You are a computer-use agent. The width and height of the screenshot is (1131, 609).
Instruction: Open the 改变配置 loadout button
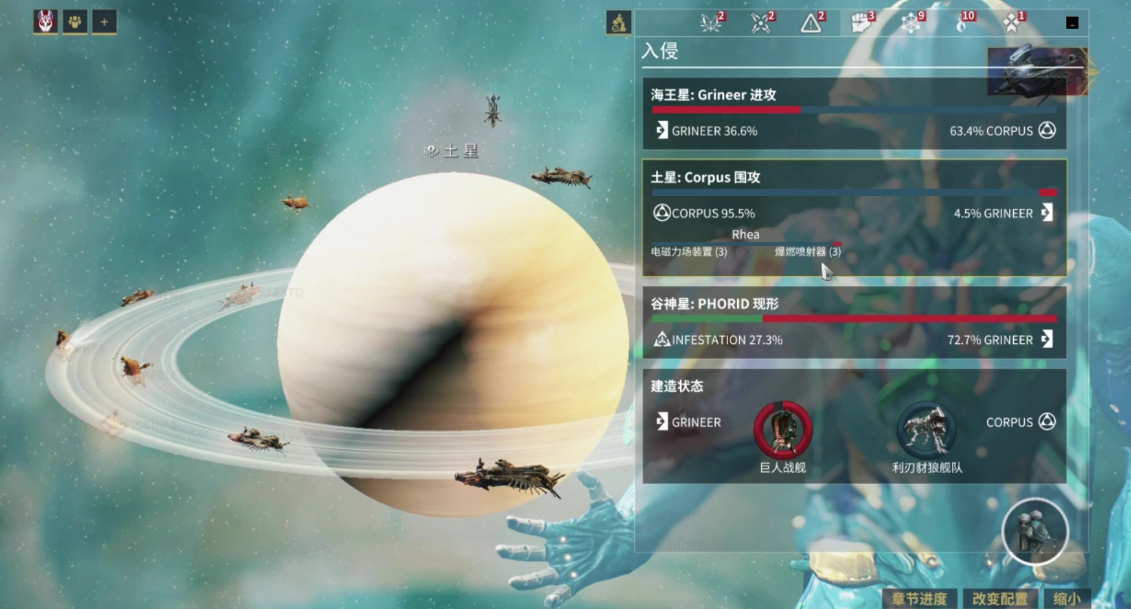point(999,598)
